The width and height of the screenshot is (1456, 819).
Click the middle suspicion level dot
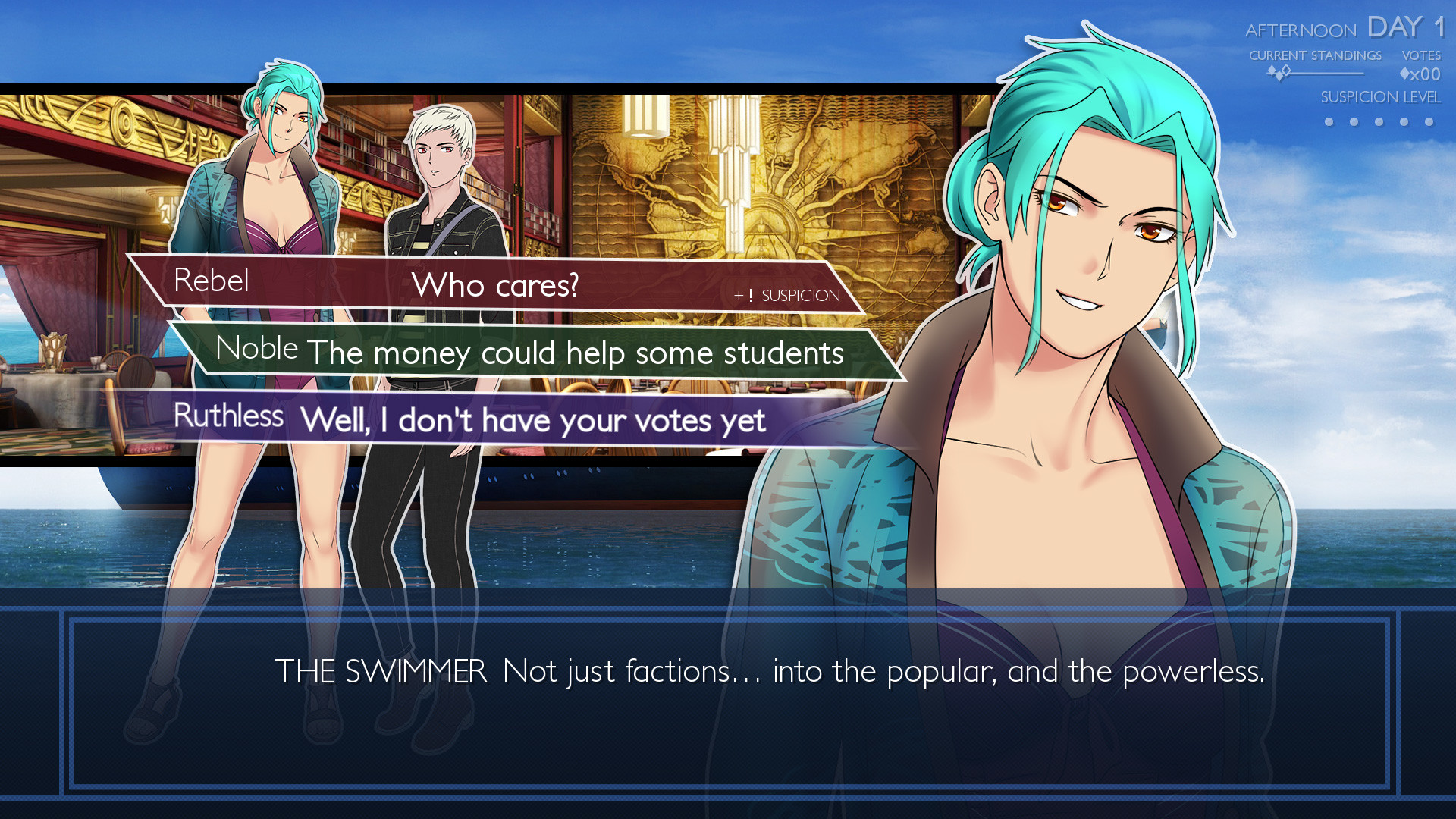1378,122
